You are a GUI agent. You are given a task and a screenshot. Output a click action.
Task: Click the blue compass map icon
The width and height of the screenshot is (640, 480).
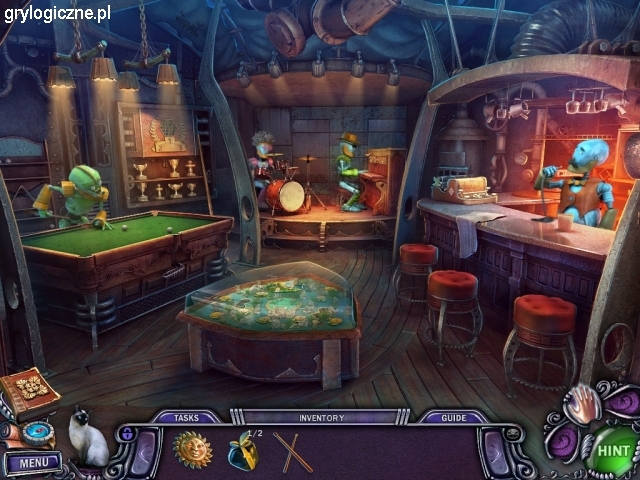[x=40, y=433]
